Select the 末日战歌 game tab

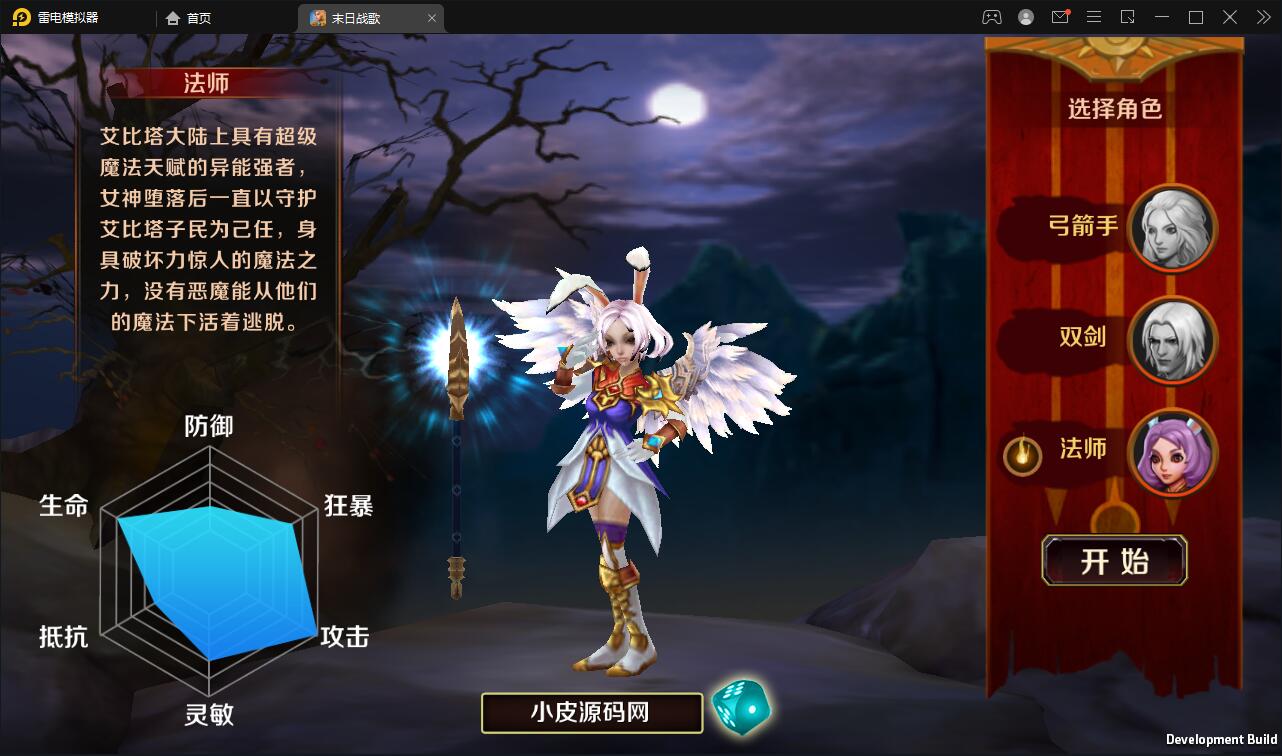point(360,17)
